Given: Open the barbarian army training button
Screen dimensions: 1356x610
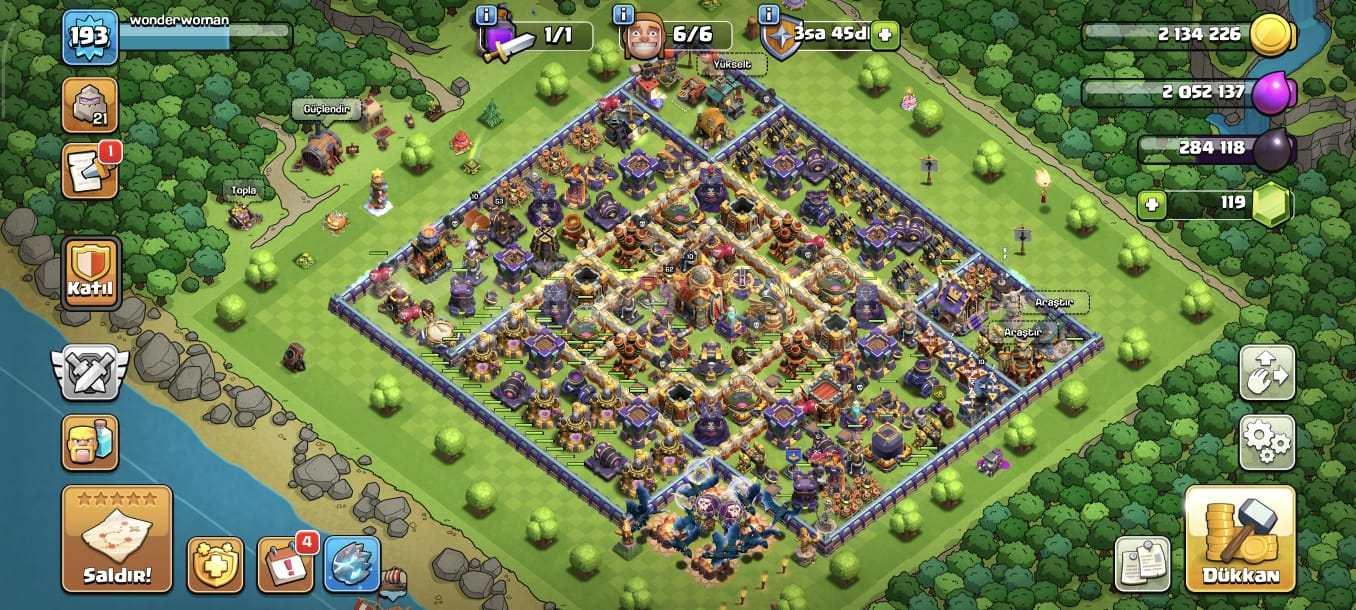Looking at the screenshot, I should point(90,442).
